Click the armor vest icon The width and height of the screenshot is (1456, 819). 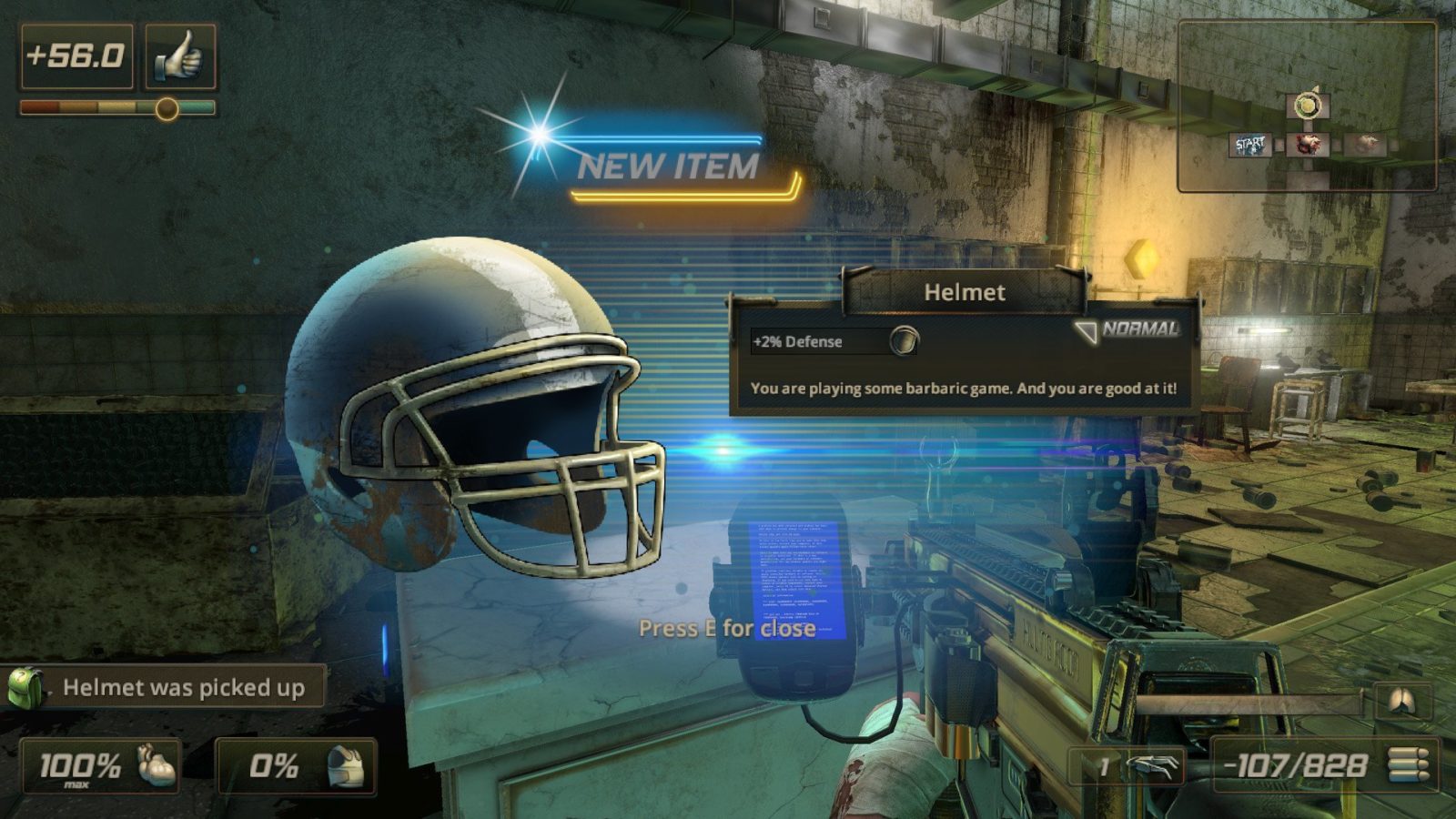tap(346, 765)
